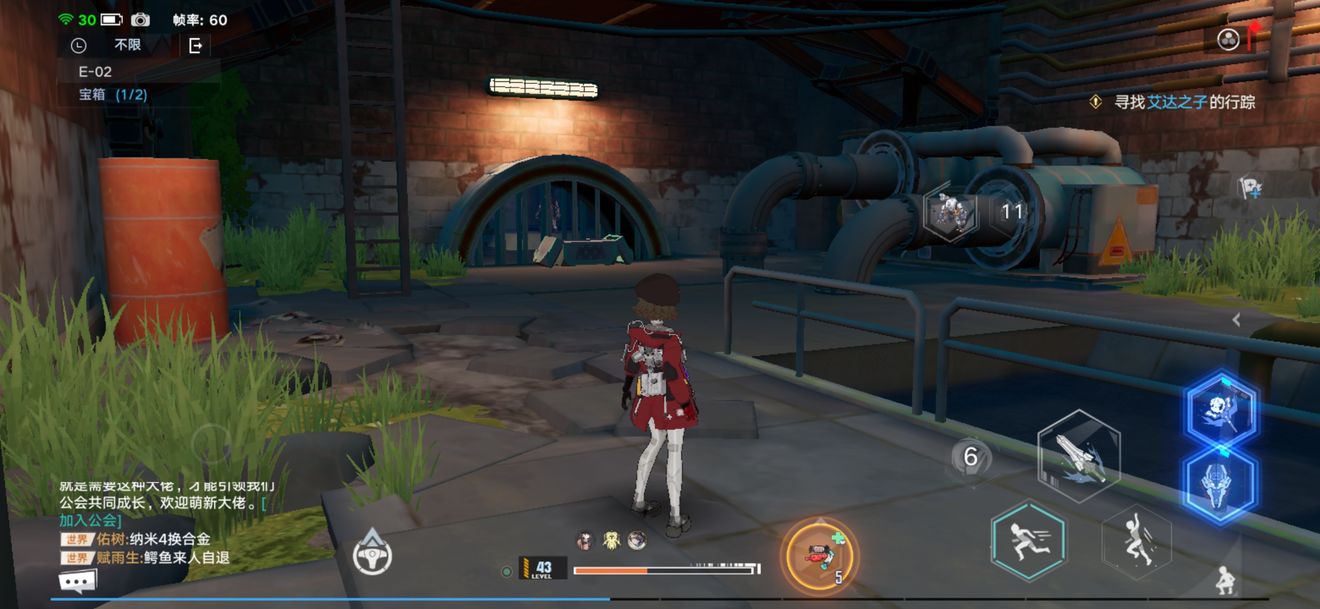
Task: Use the healing item with count 5
Action: tap(819, 554)
